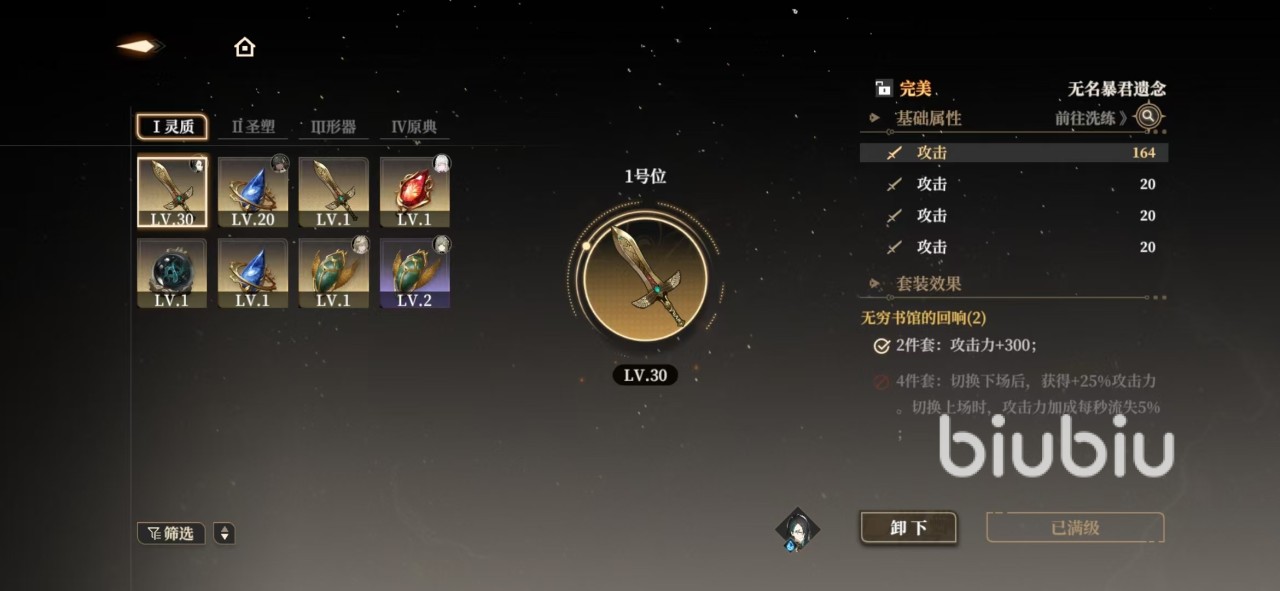Click the back arrow button
This screenshot has height=591, width=1280.
point(138,46)
